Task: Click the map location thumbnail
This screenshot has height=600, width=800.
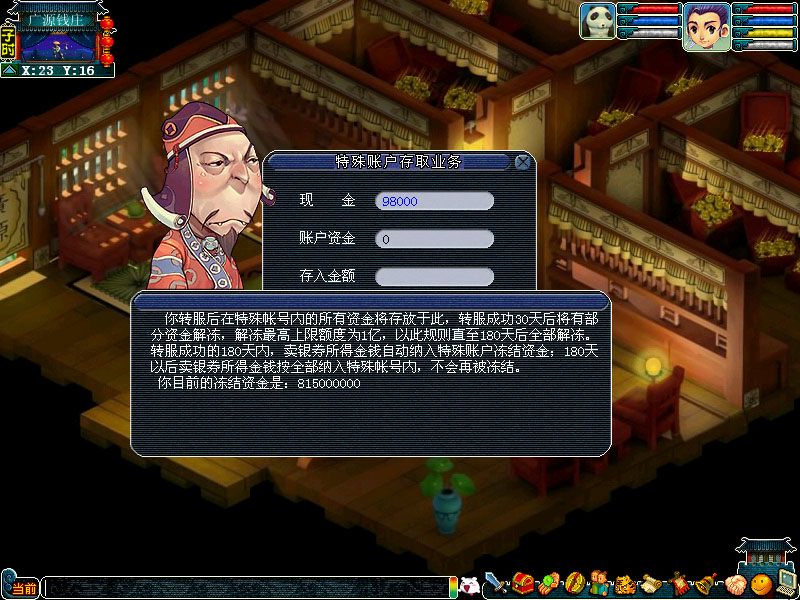Action: point(58,44)
